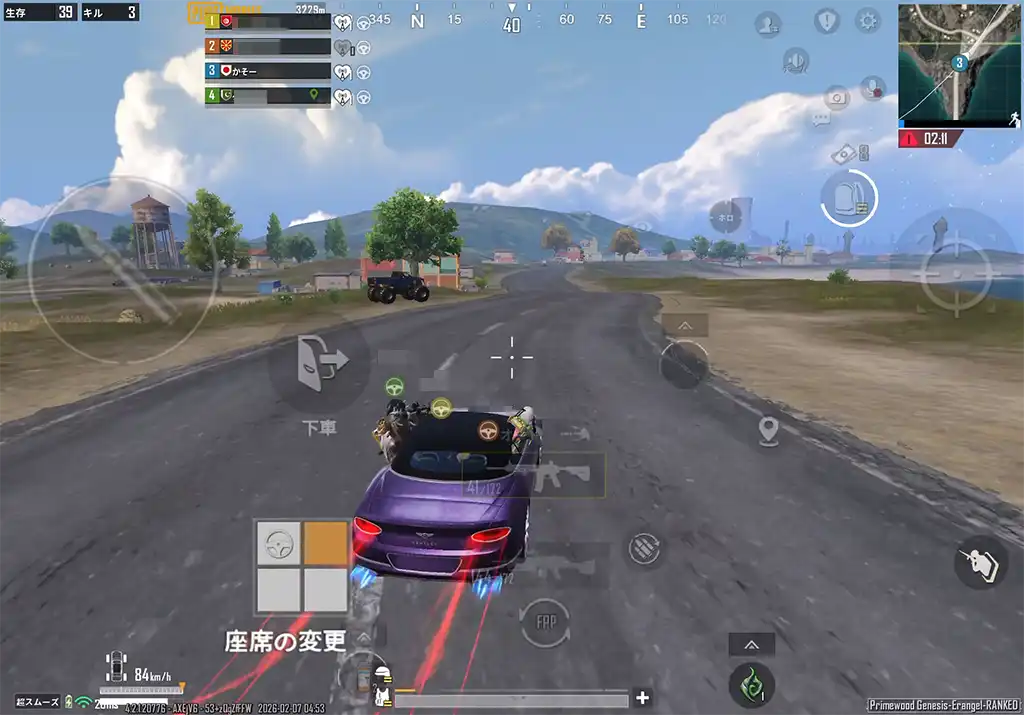This screenshot has height=715, width=1024.
Task: Switch firing mode with bullets icon
Action: tap(644, 548)
